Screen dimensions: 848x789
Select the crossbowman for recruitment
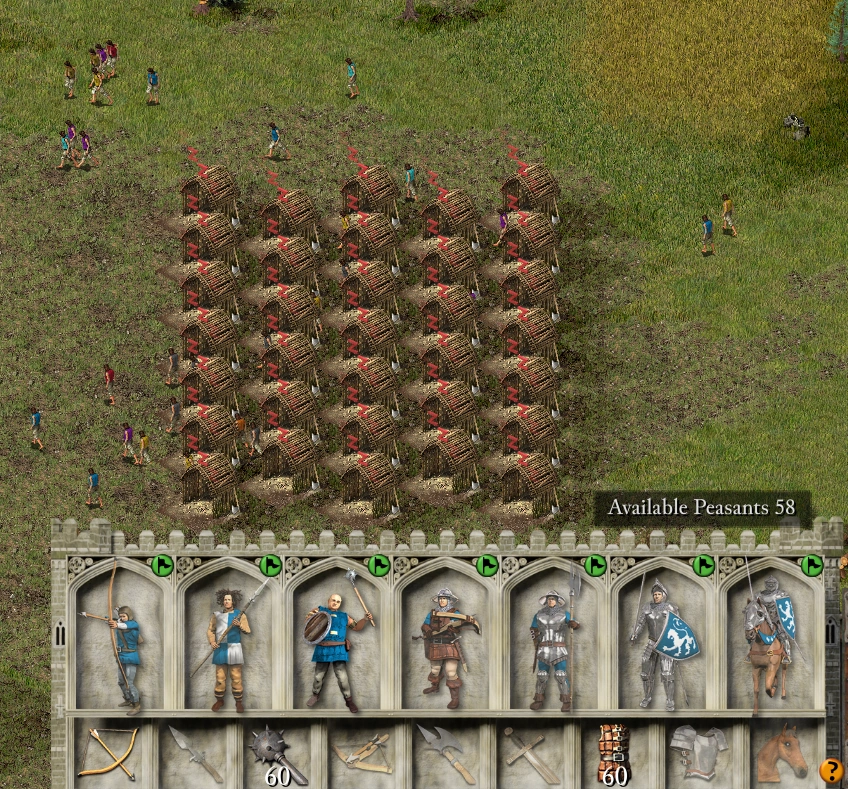pyautogui.click(x=446, y=640)
